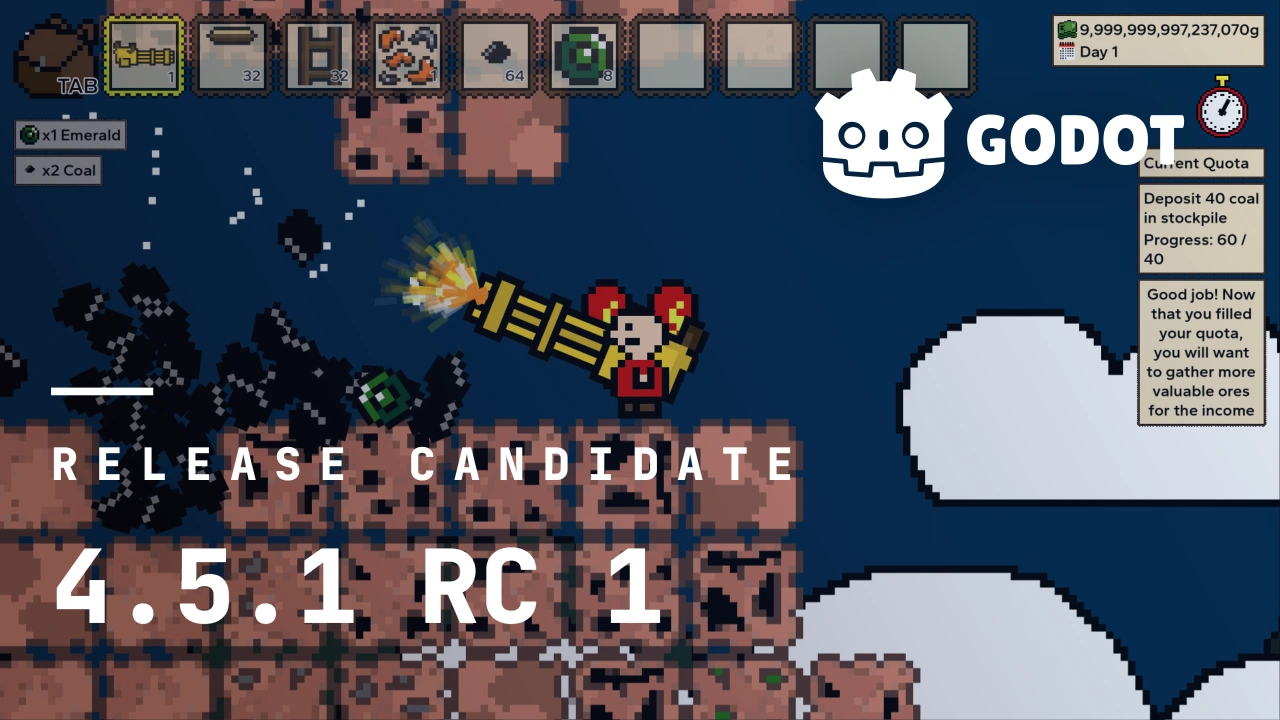Click the first empty hotbar slot
This screenshot has height=720, width=1280.
(x=671, y=55)
